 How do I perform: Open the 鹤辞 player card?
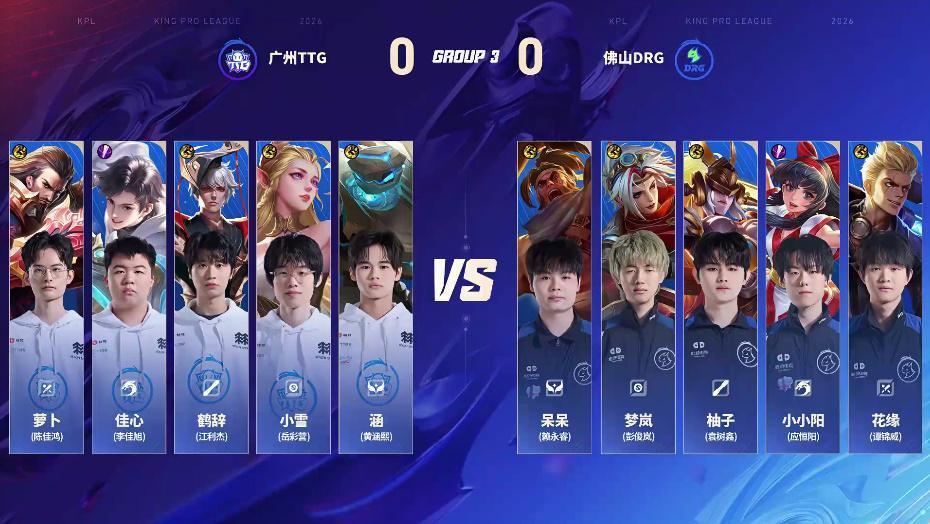211,295
